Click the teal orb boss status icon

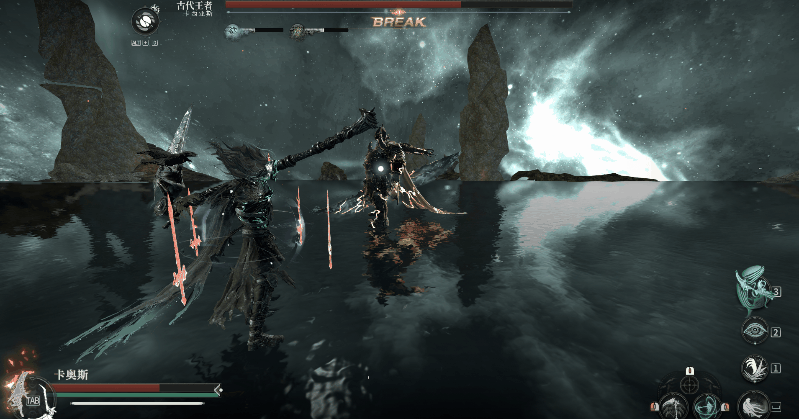point(233,30)
